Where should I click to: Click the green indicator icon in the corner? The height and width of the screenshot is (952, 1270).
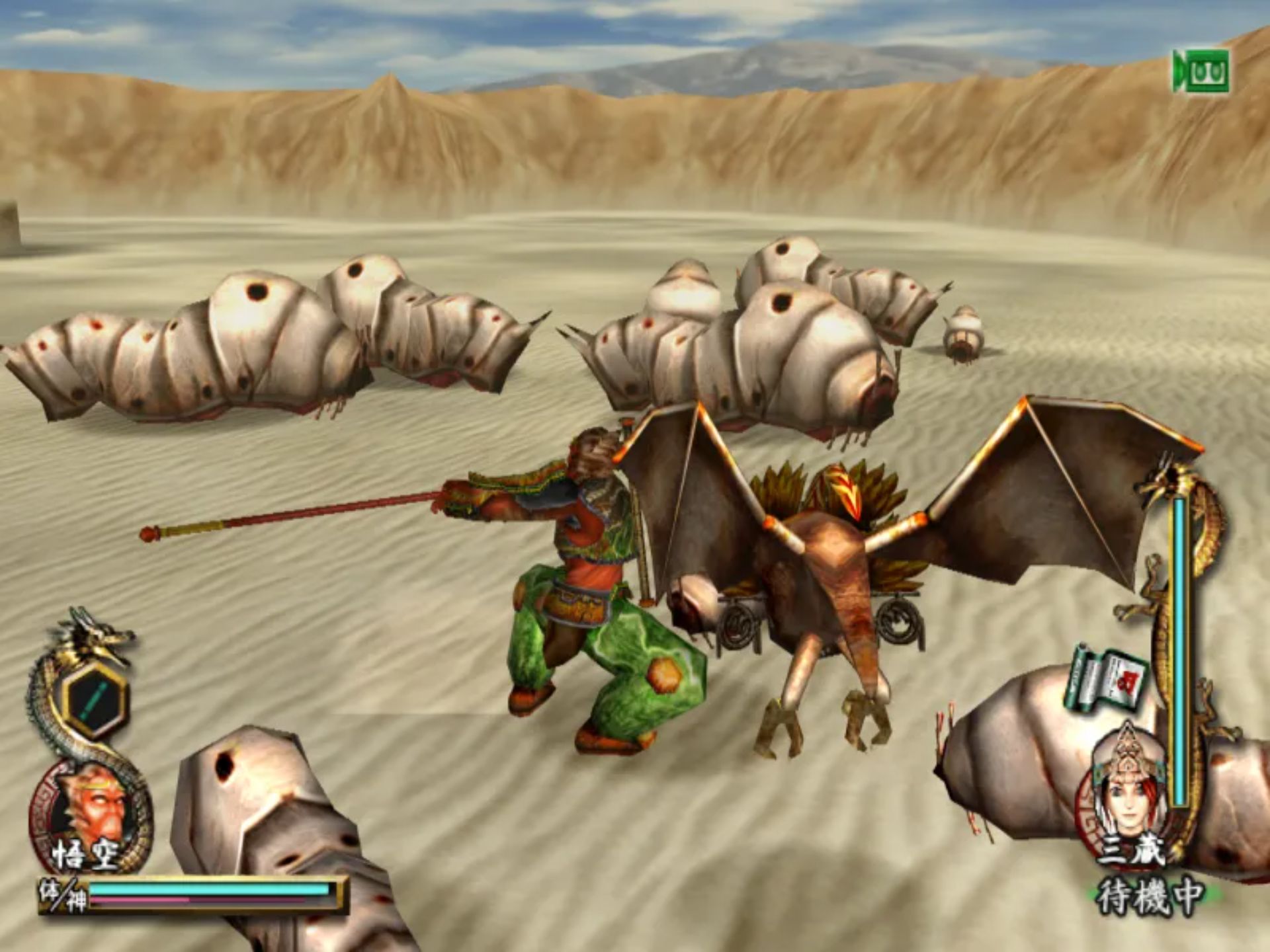(x=1201, y=71)
